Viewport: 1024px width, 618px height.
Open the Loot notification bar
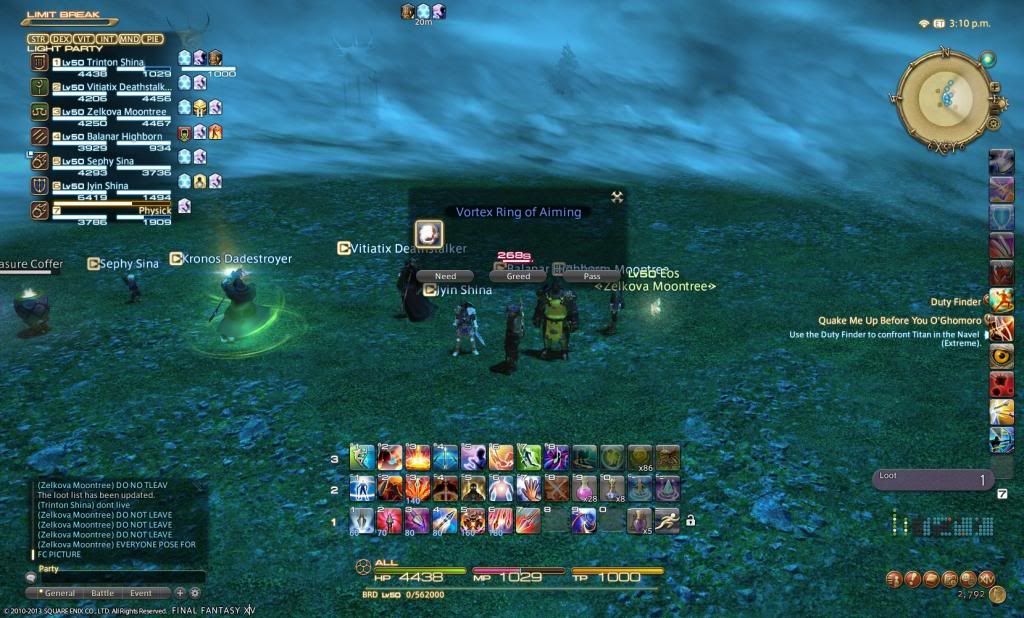point(930,480)
